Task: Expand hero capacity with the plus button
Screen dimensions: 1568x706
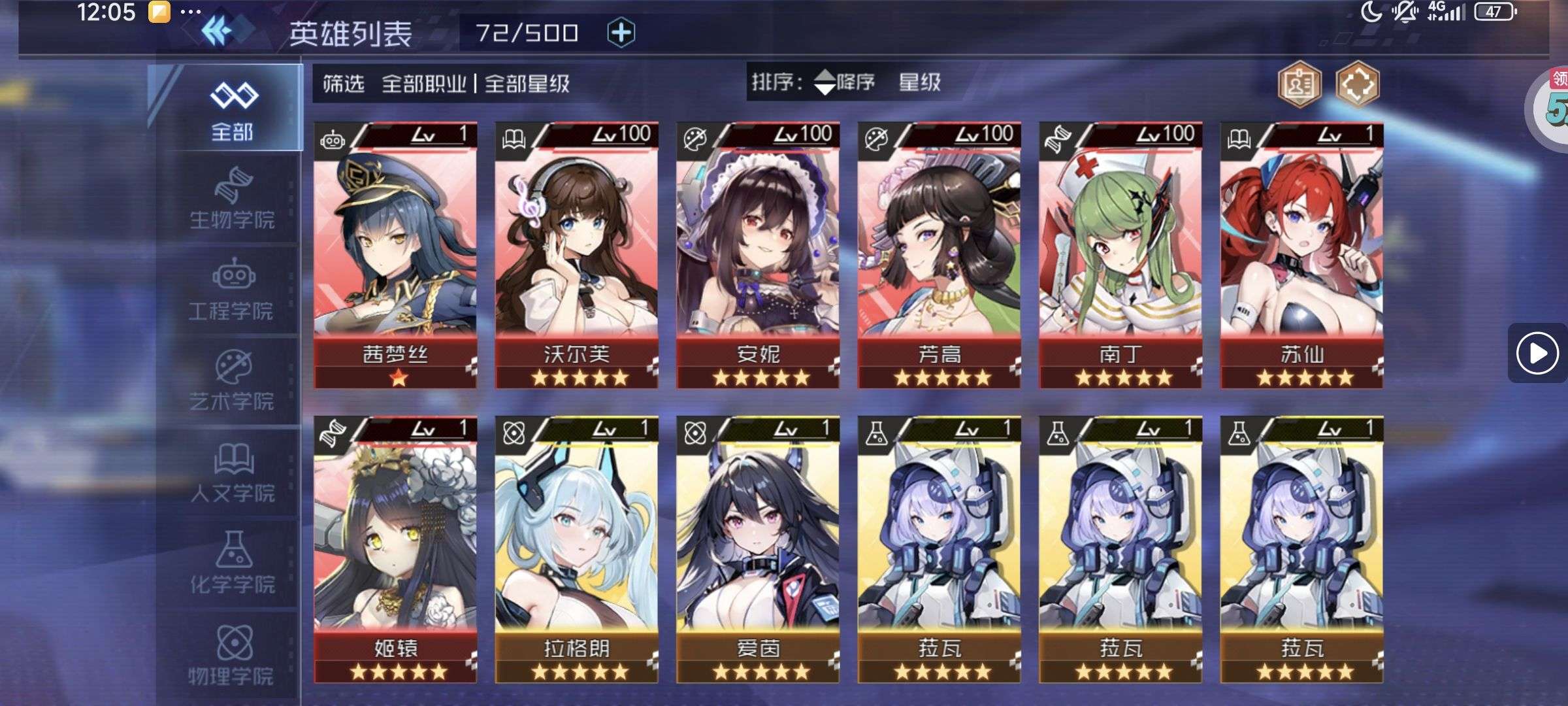Action: coord(621,33)
